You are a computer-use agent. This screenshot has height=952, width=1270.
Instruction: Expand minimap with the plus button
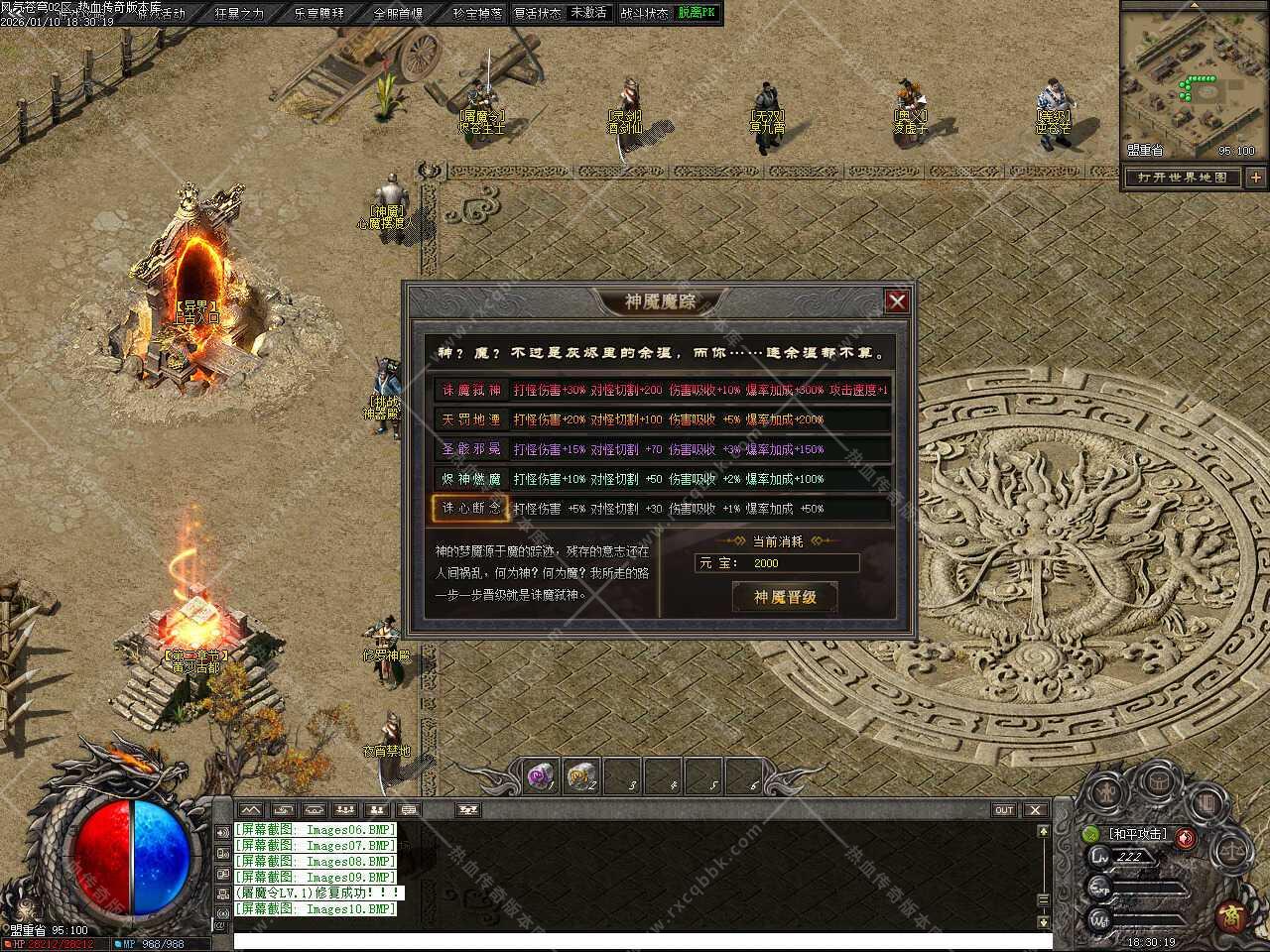[x=1256, y=178]
